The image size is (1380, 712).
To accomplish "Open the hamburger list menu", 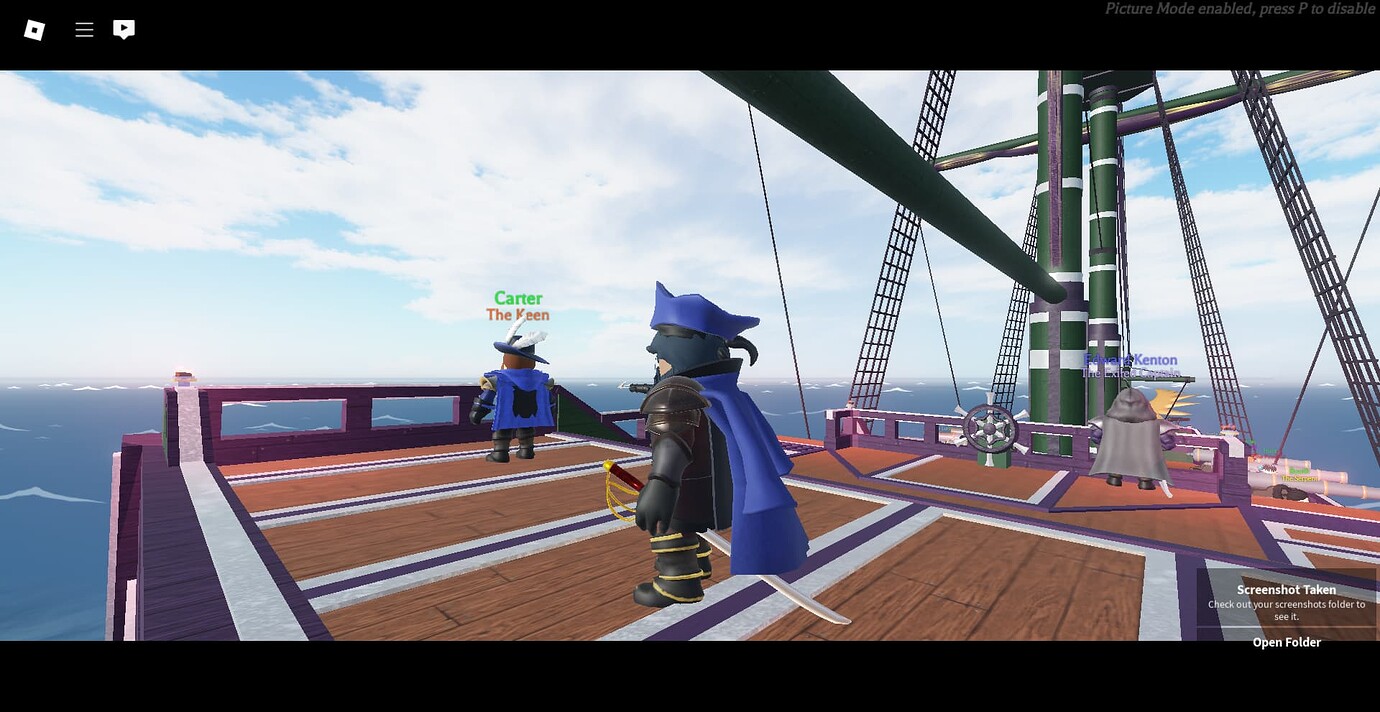I will (x=84, y=30).
